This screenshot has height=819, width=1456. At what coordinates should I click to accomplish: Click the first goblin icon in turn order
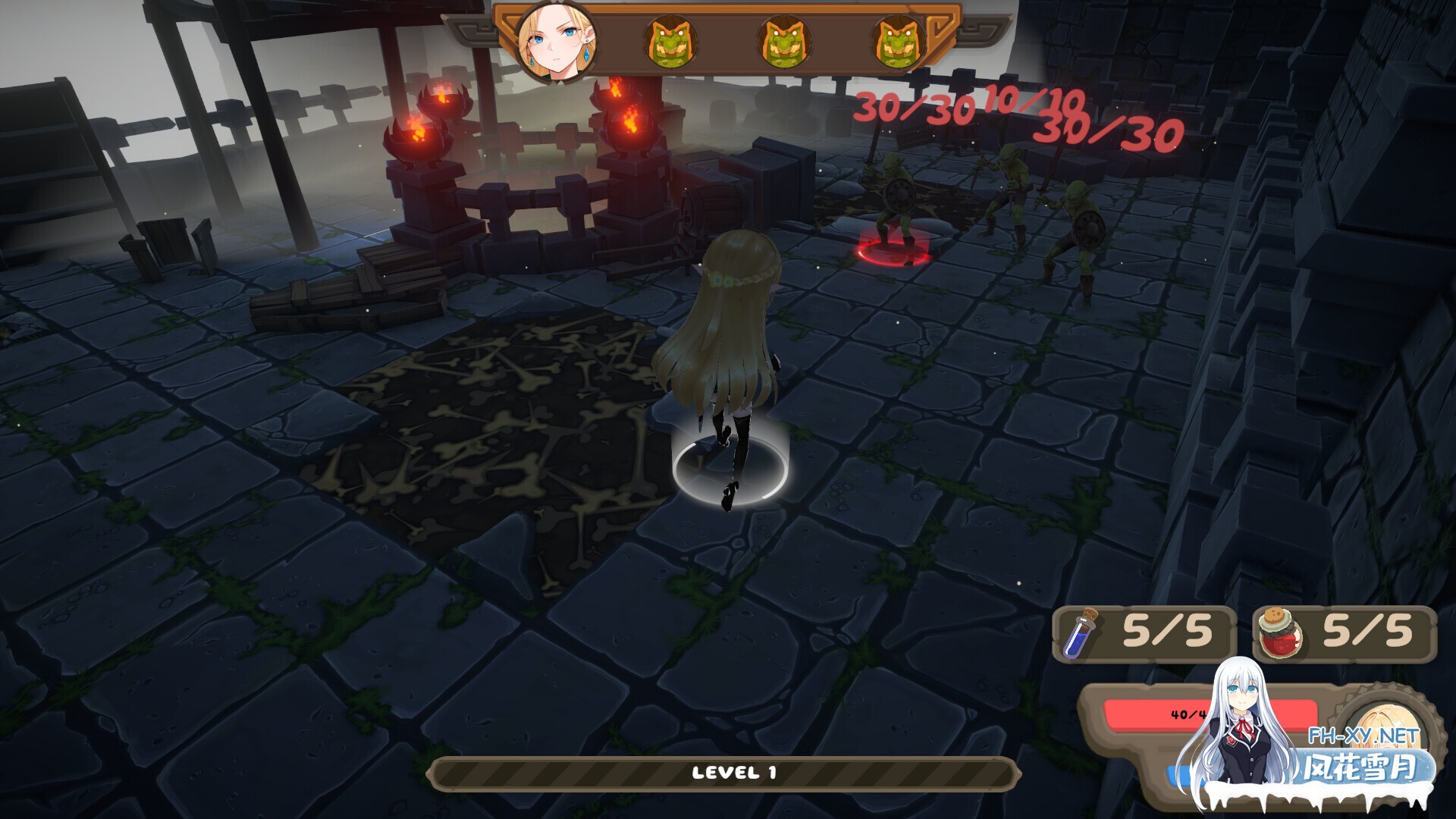tap(670, 42)
